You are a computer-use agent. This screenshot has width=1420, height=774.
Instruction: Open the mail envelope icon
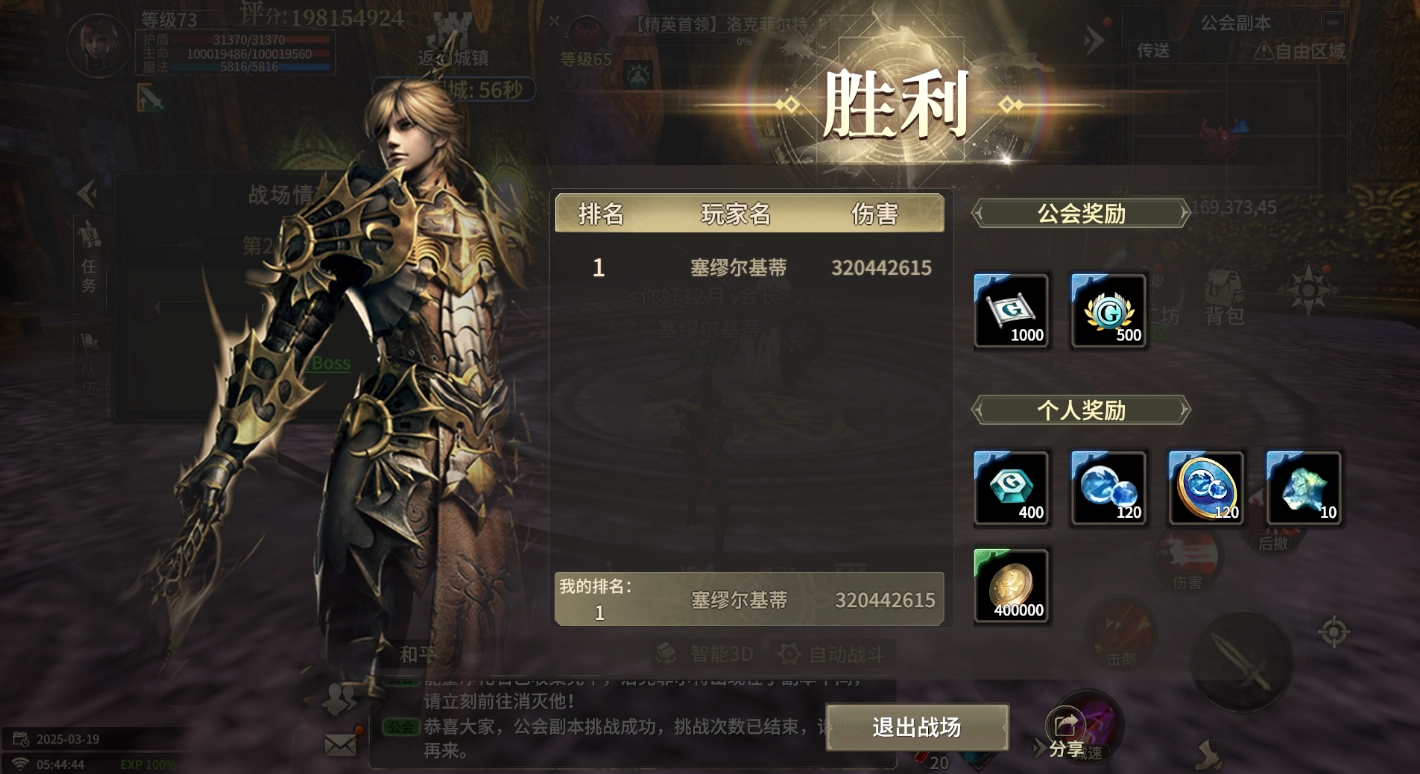(340, 745)
